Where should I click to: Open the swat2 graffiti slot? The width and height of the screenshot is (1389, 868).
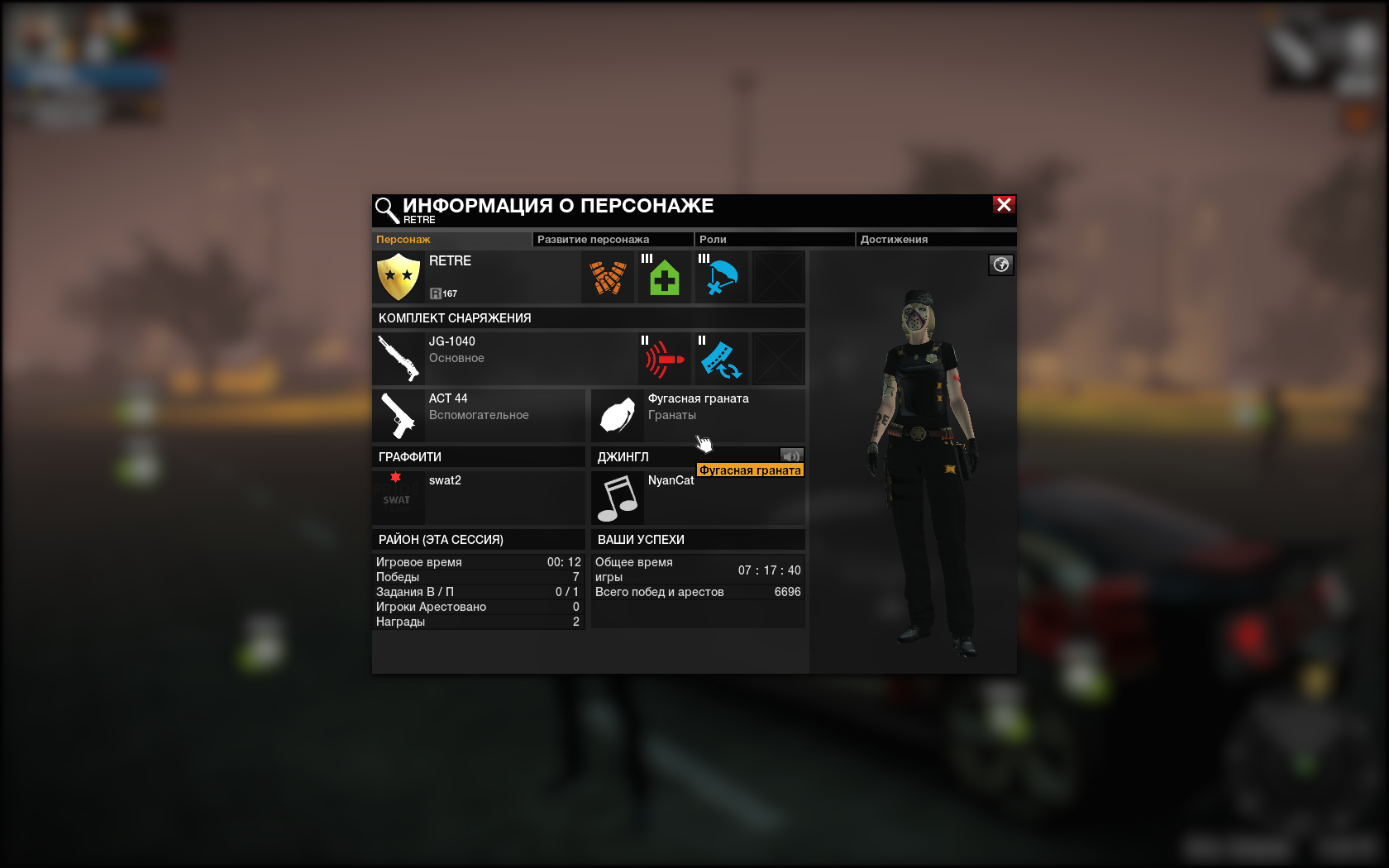point(478,498)
